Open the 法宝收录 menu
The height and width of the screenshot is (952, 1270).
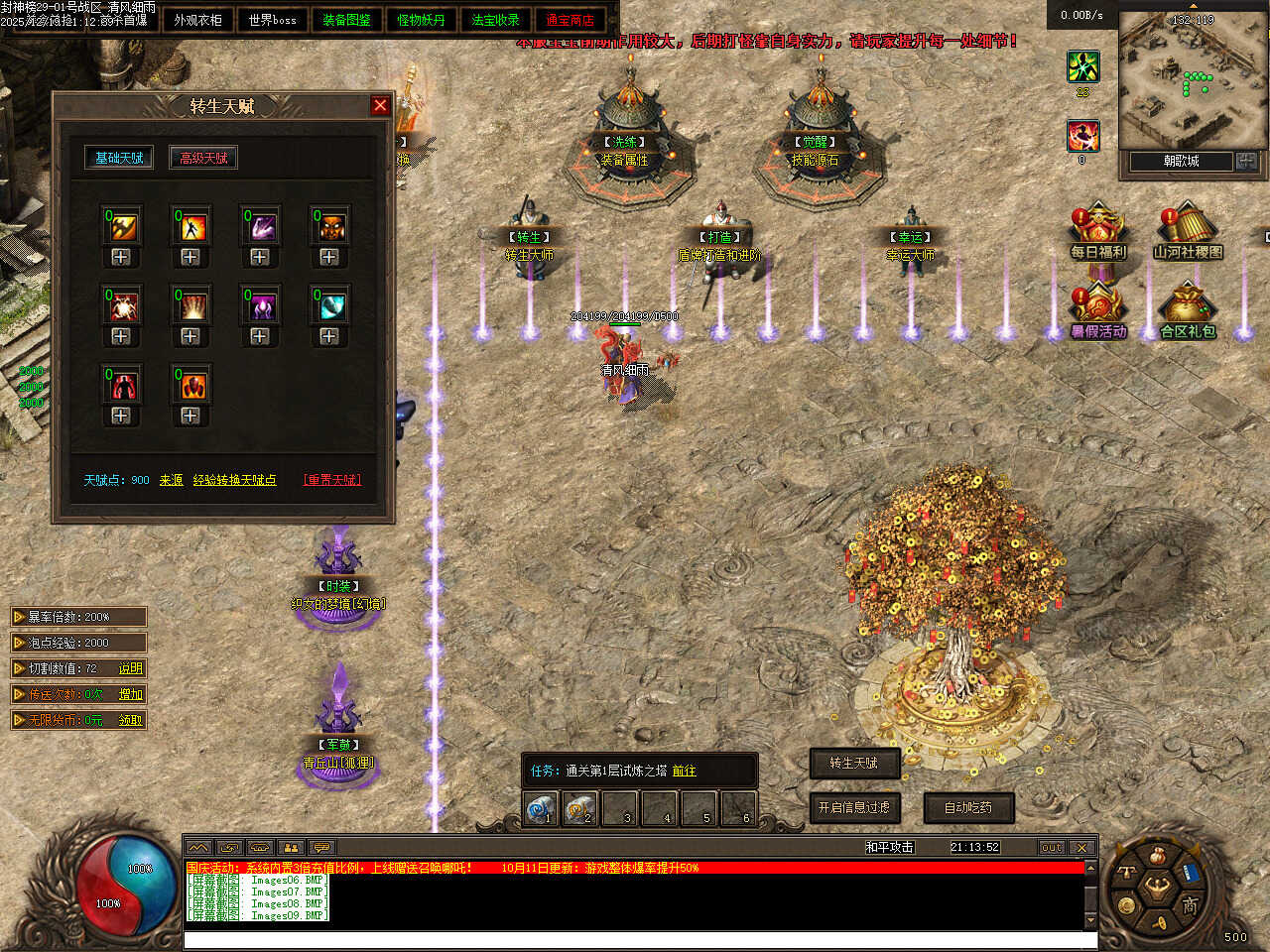[495, 20]
